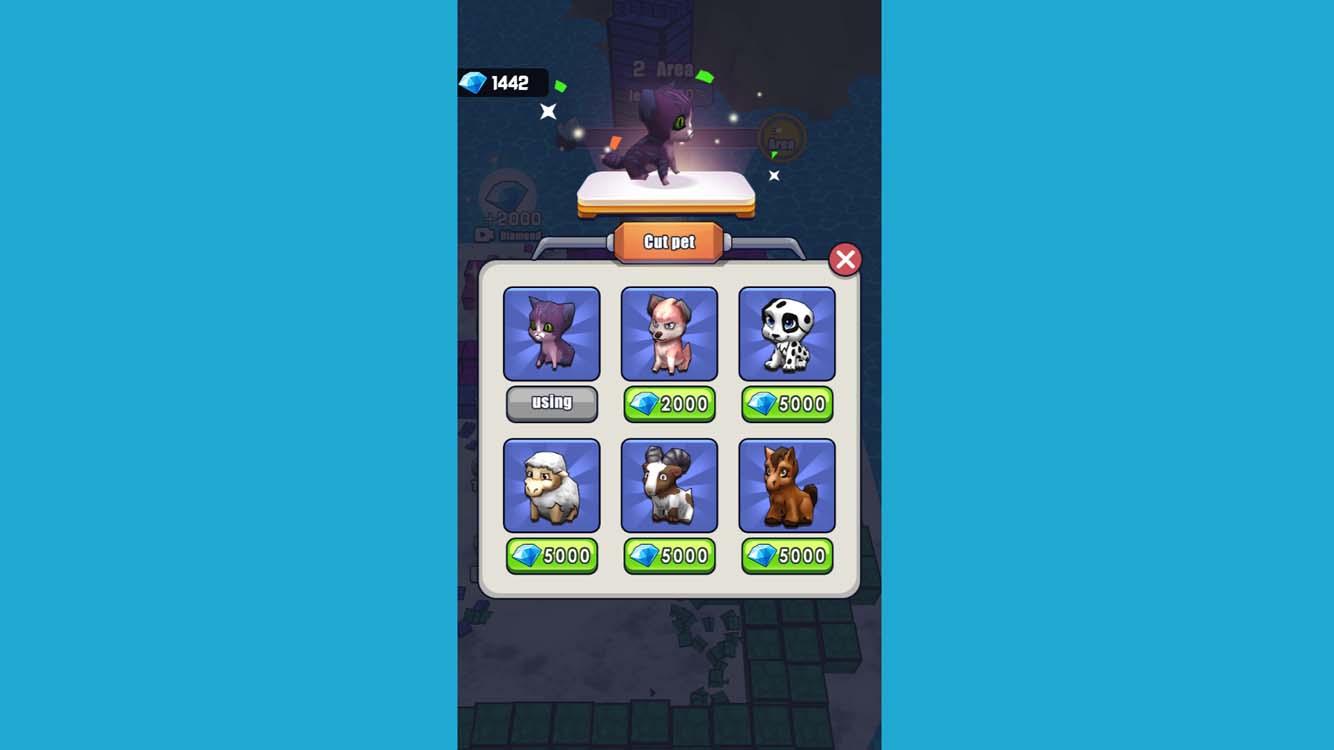Buy the goat for 5000 diamonds
Screen dimensions: 1334x750
tap(669, 556)
